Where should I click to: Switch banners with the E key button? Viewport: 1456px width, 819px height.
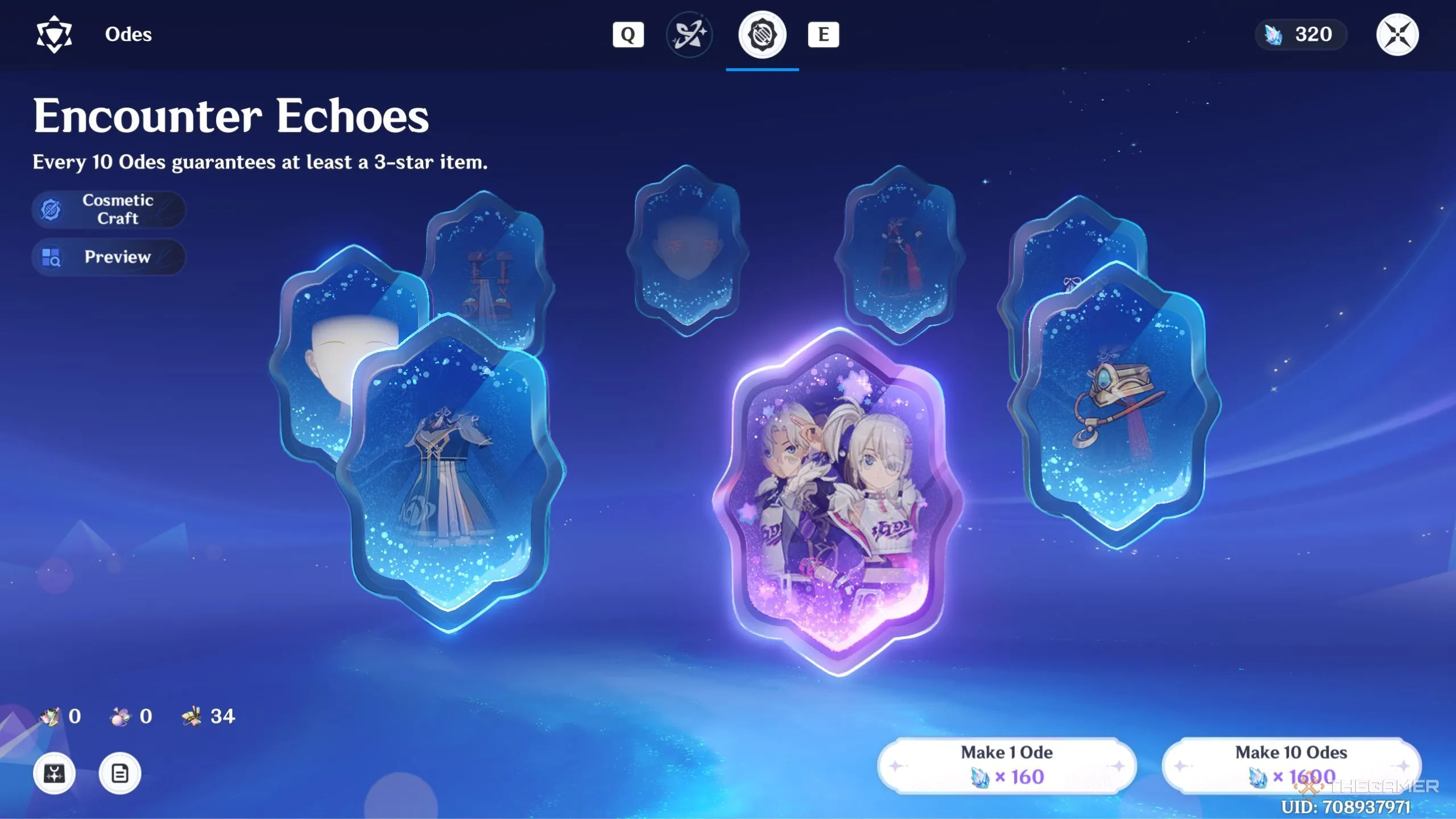824,34
